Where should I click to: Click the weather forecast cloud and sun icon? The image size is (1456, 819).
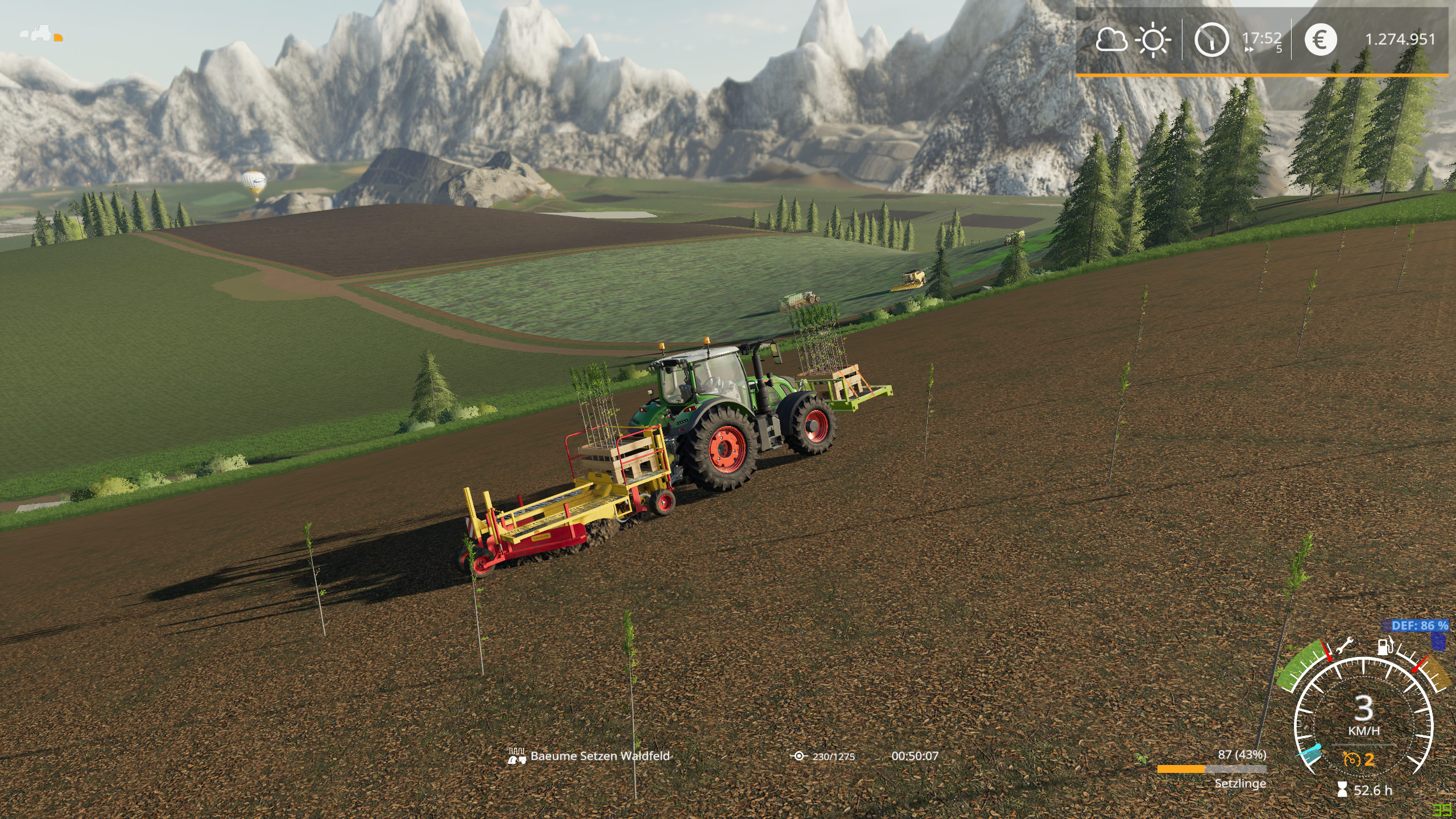1132,40
